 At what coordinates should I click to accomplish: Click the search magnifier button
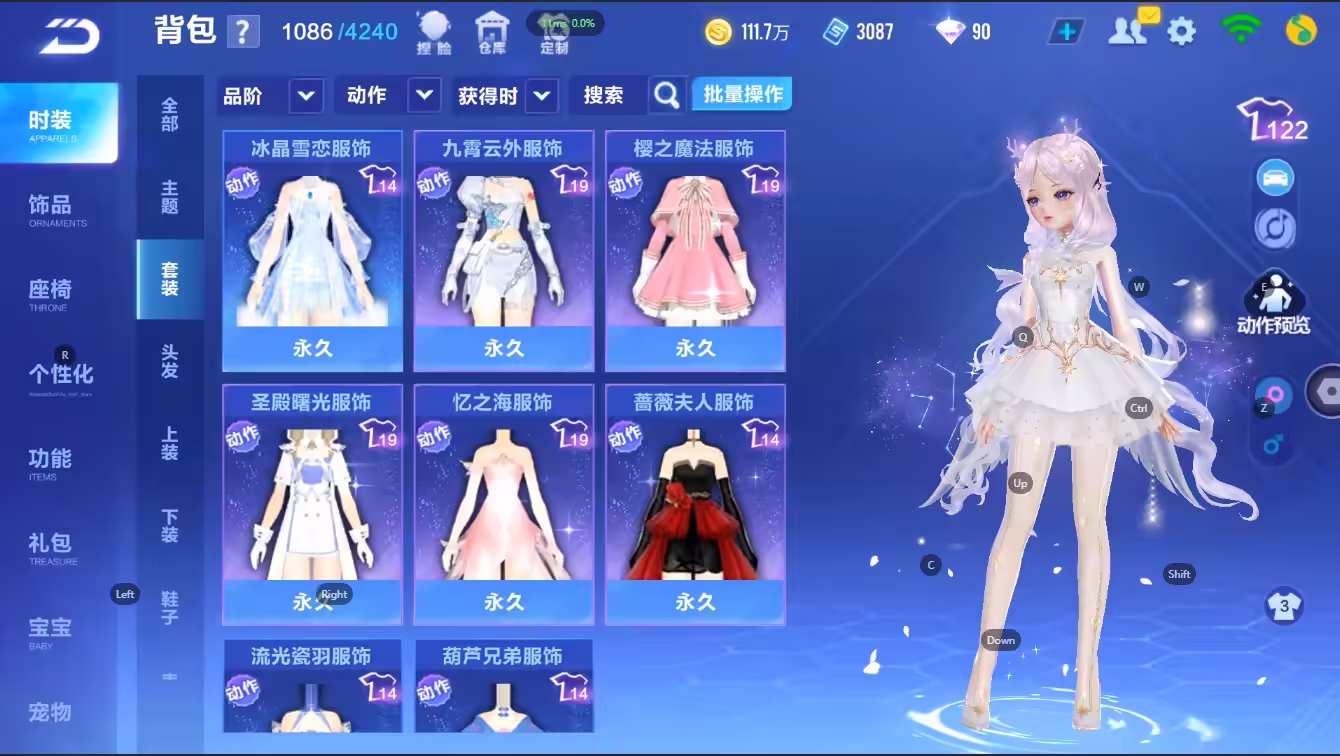pyautogui.click(x=667, y=95)
